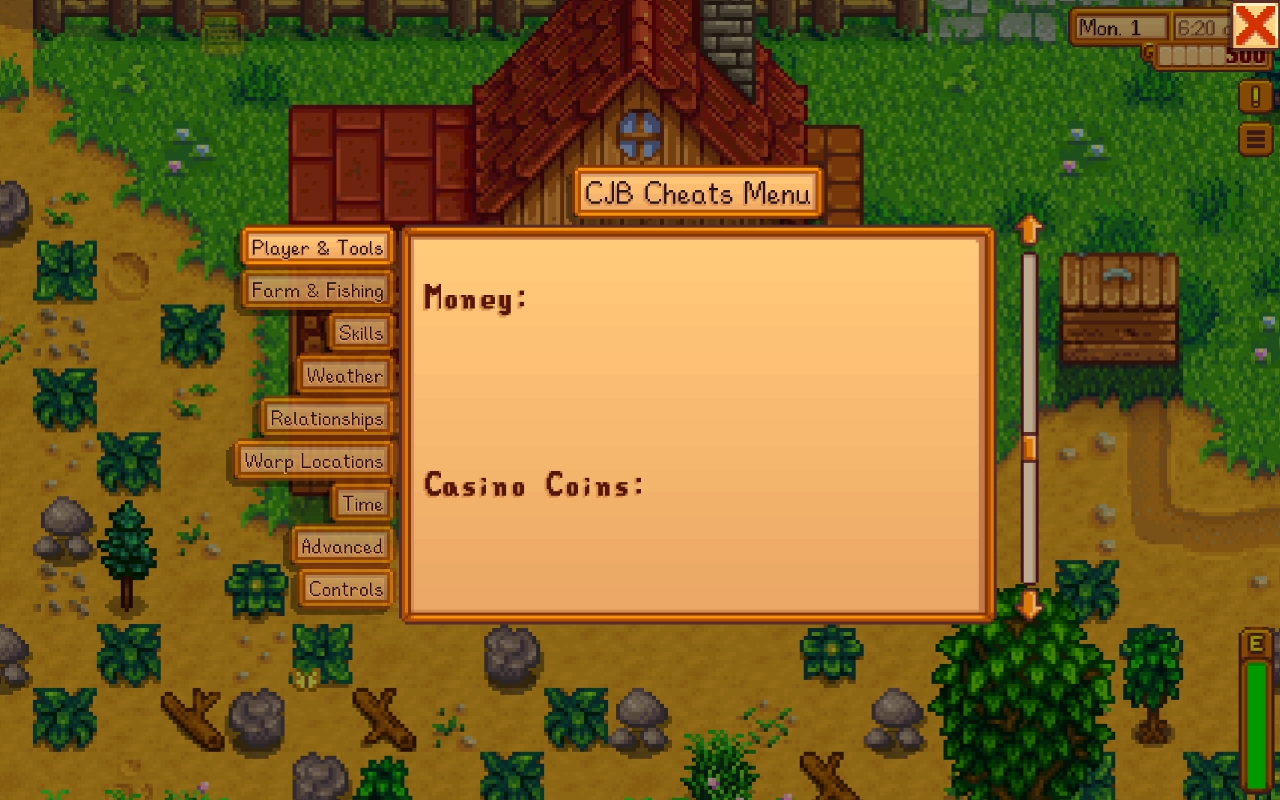Open the Advanced tab

(341, 547)
